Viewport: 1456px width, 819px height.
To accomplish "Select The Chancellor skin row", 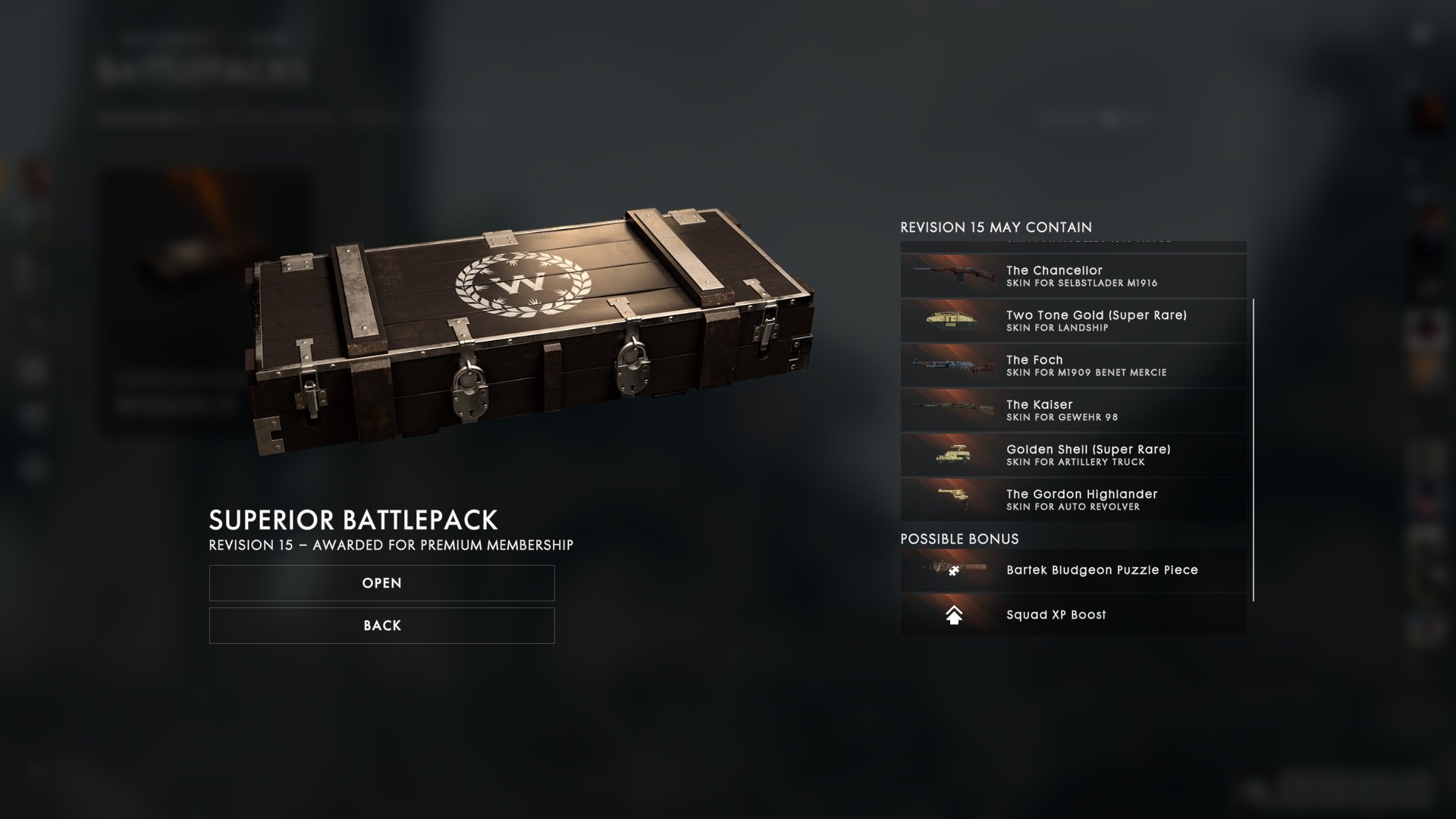I will 1073,276.
